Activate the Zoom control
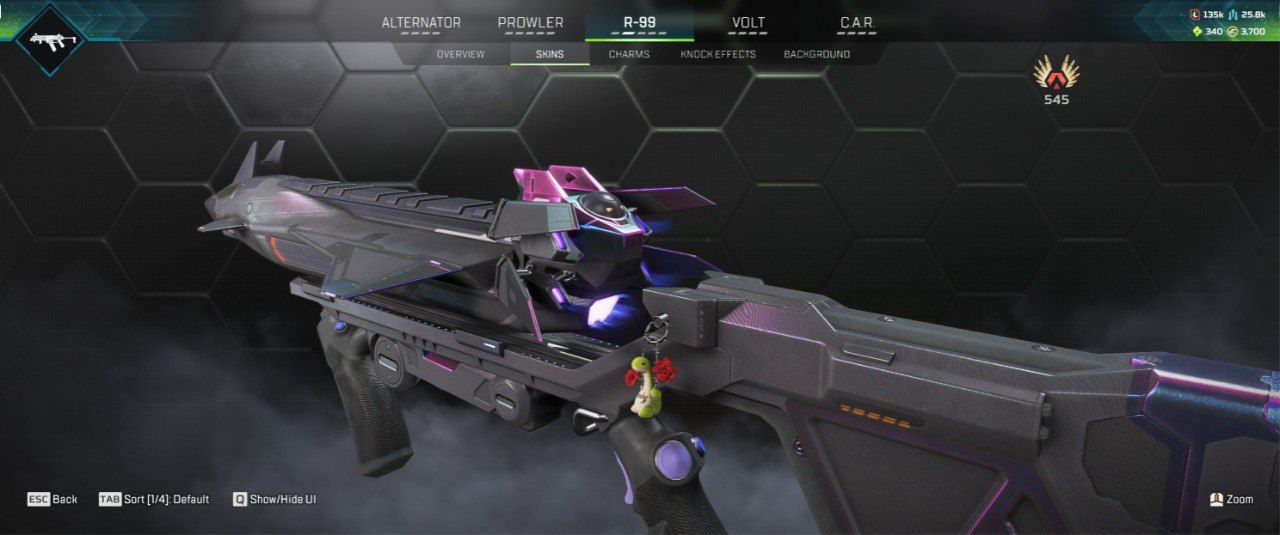 click(x=1231, y=499)
